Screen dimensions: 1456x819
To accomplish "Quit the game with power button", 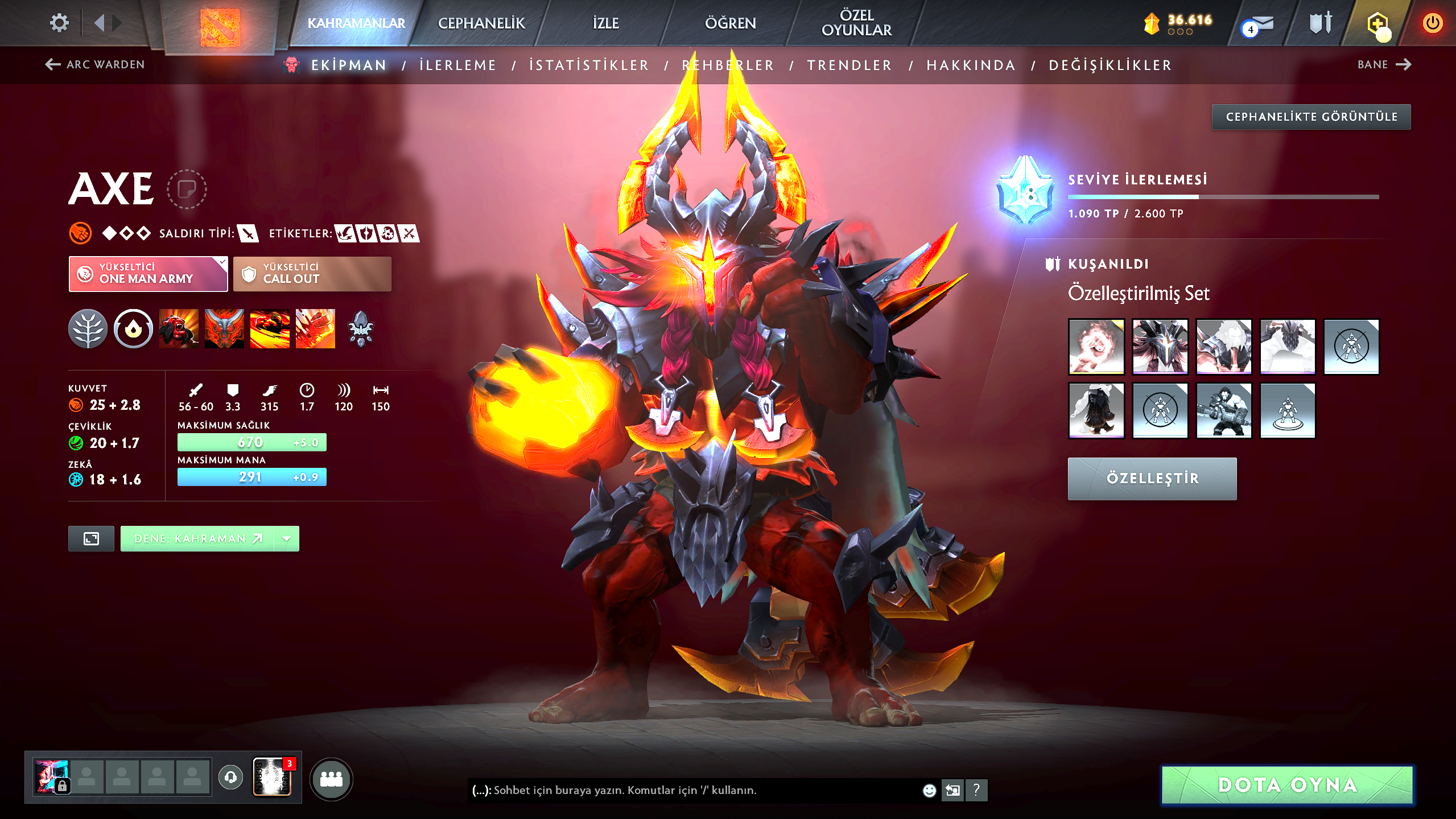I will pyautogui.click(x=1432, y=23).
